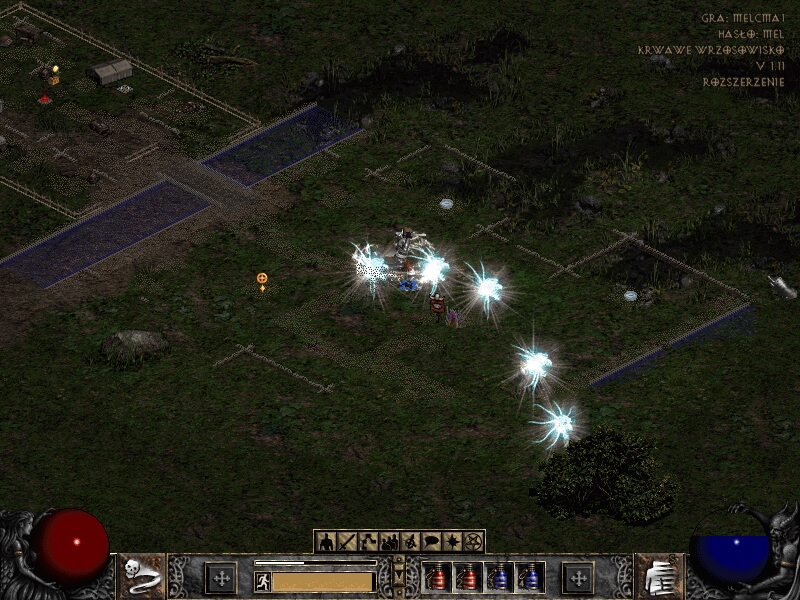Select the right-hand skill button

(x=658, y=577)
